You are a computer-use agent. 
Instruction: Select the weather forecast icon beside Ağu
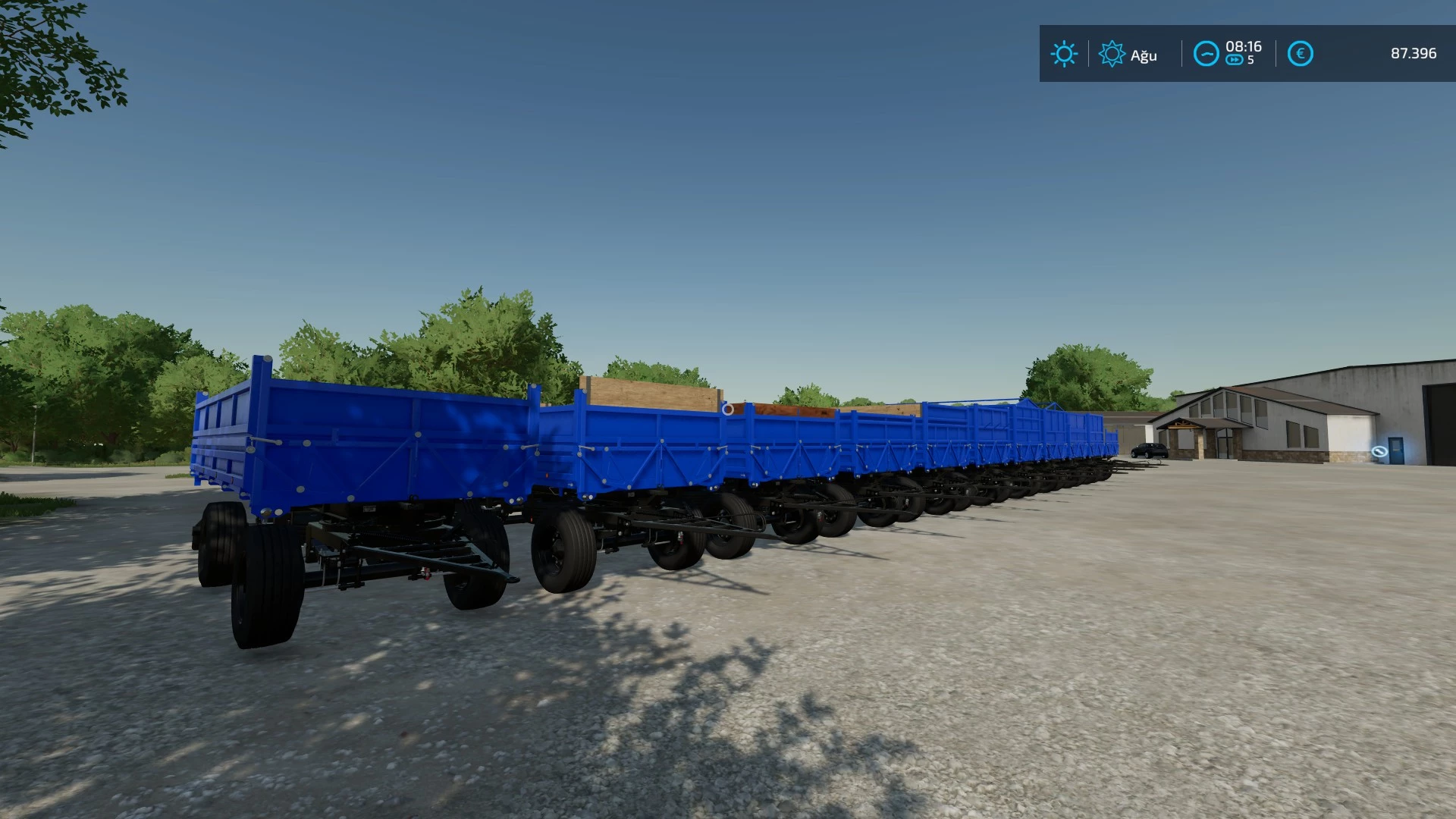1112,54
